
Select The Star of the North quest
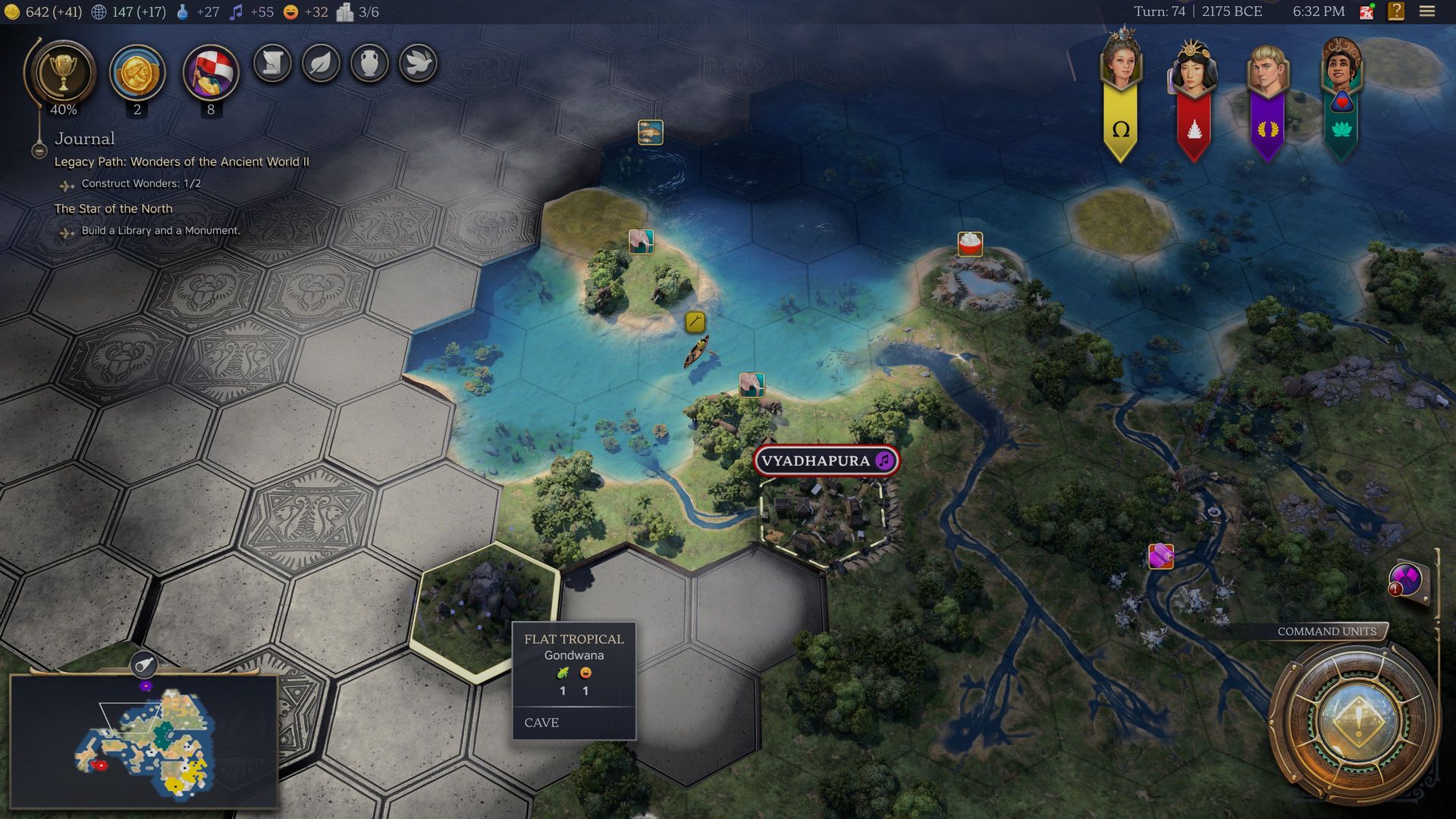[114, 209]
